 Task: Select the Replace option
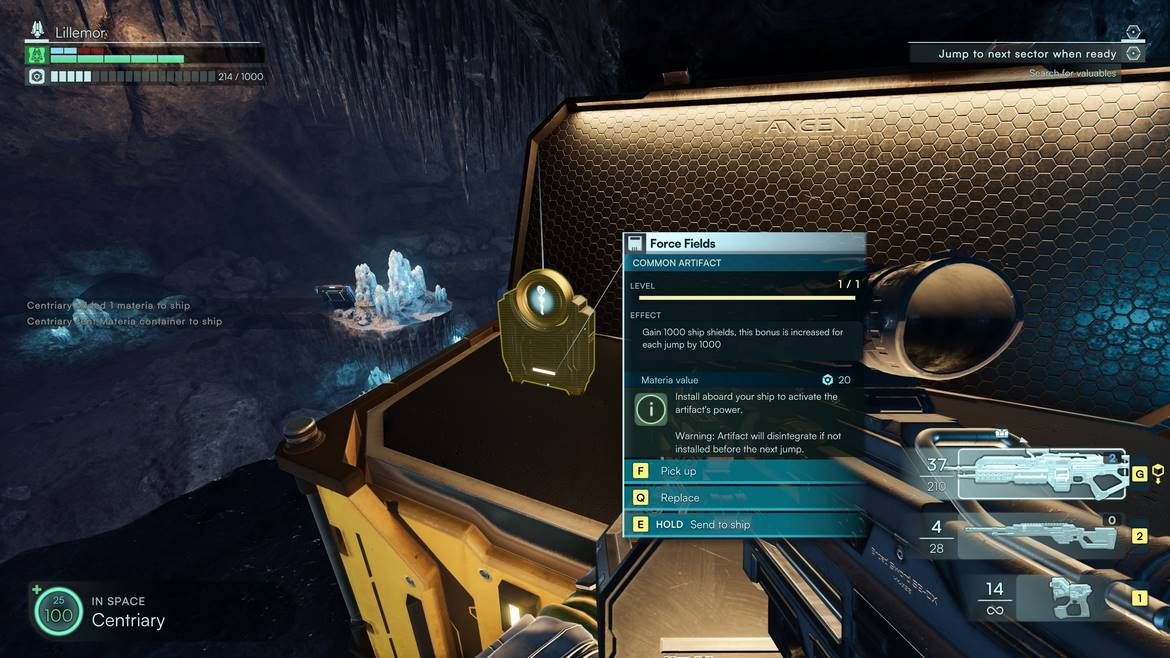pyautogui.click(x=743, y=497)
